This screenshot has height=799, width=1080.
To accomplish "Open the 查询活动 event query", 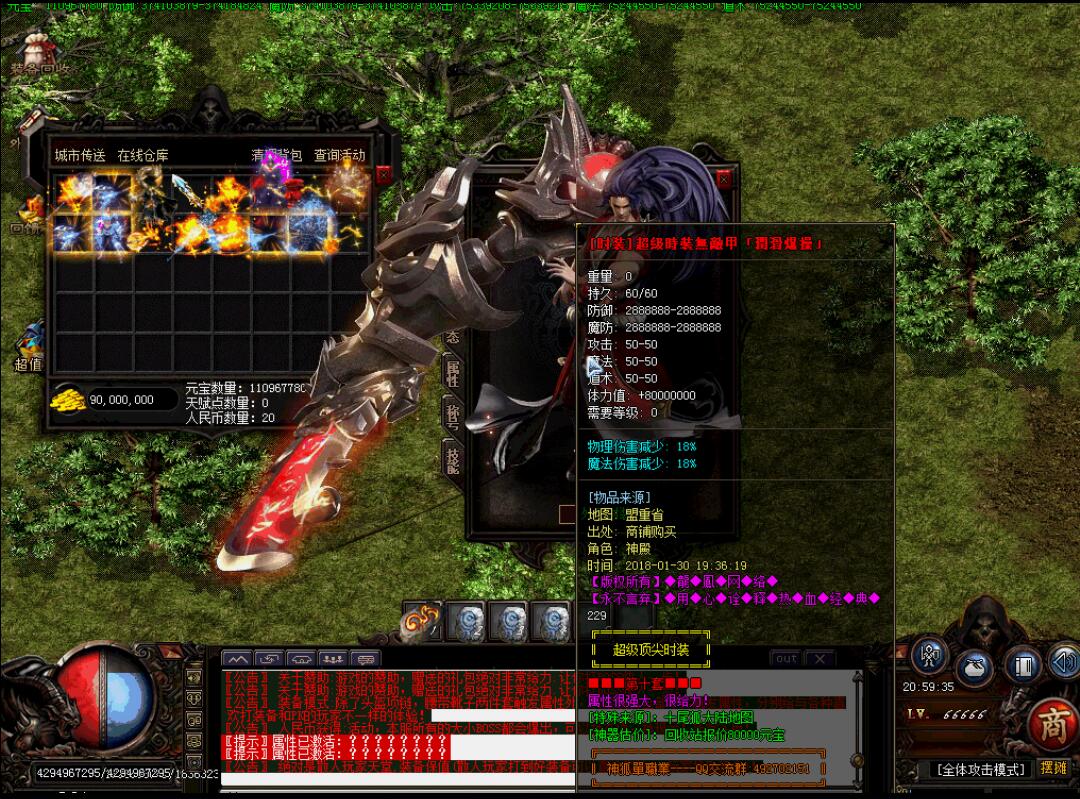I will click(x=340, y=155).
